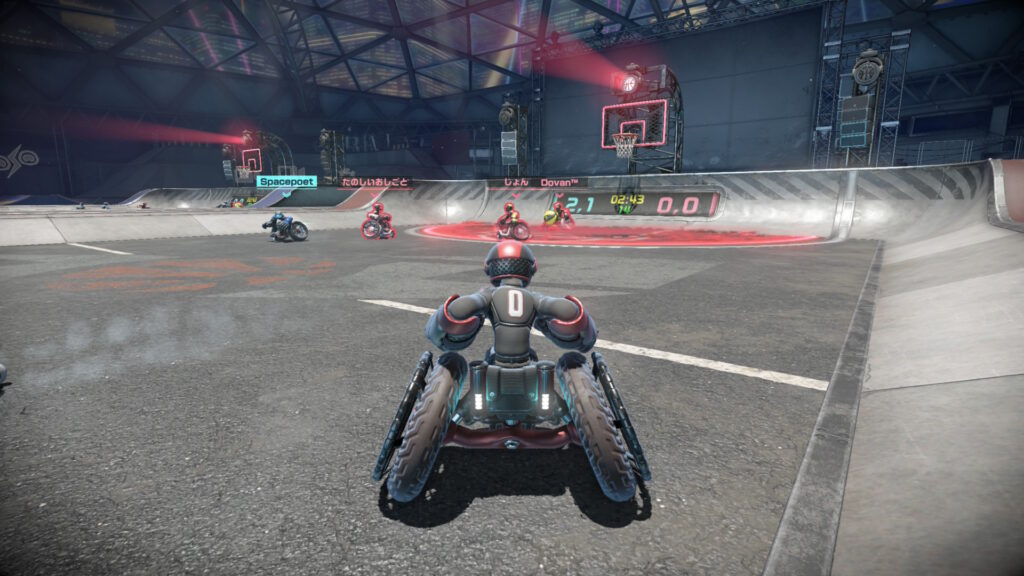Select the Spacepoet player name tag
The height and width of the screenshot is (576, 1024).
click(287, 182)
